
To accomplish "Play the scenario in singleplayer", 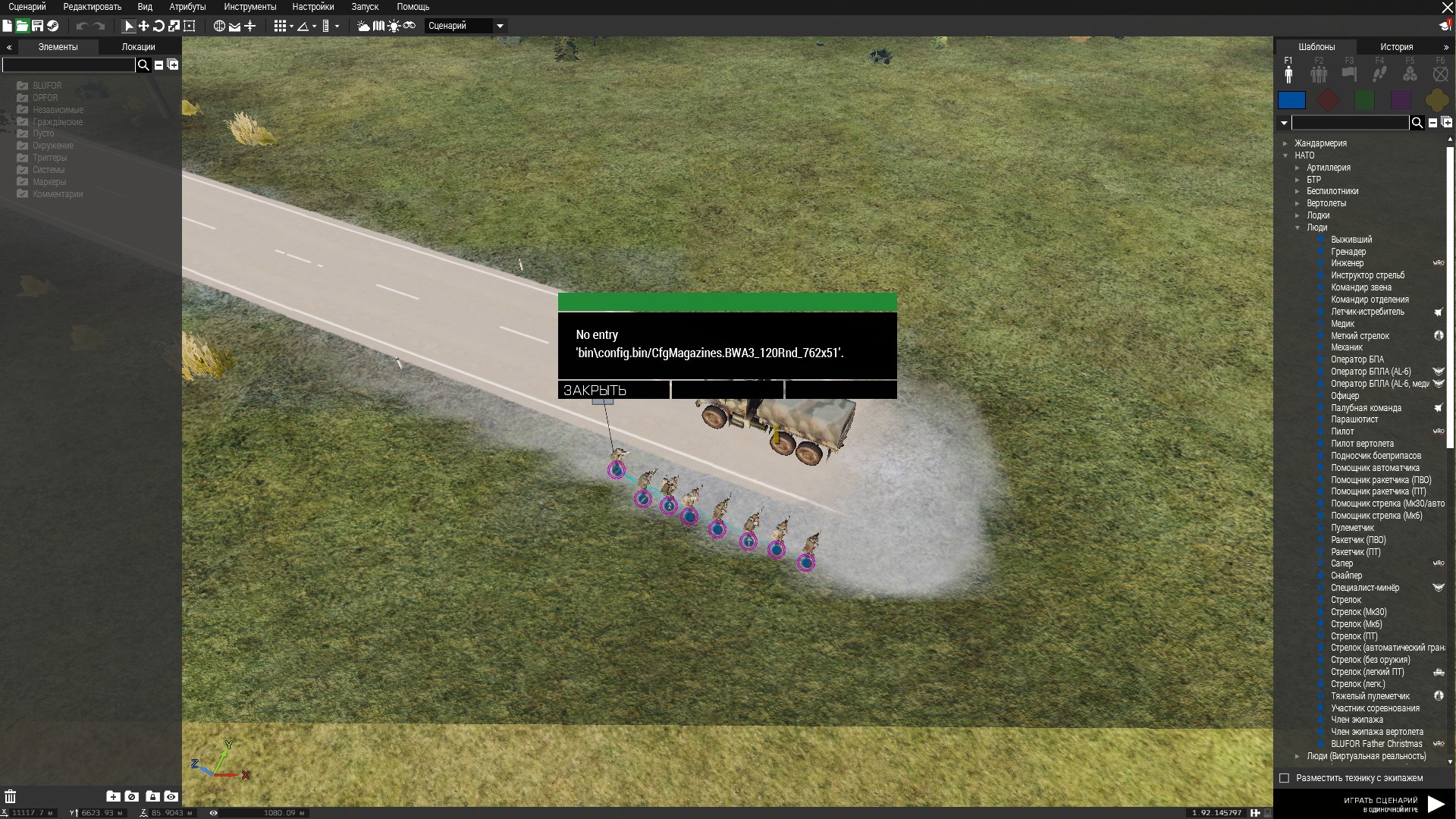I will pyautogui.click(x=1435, y=804).
